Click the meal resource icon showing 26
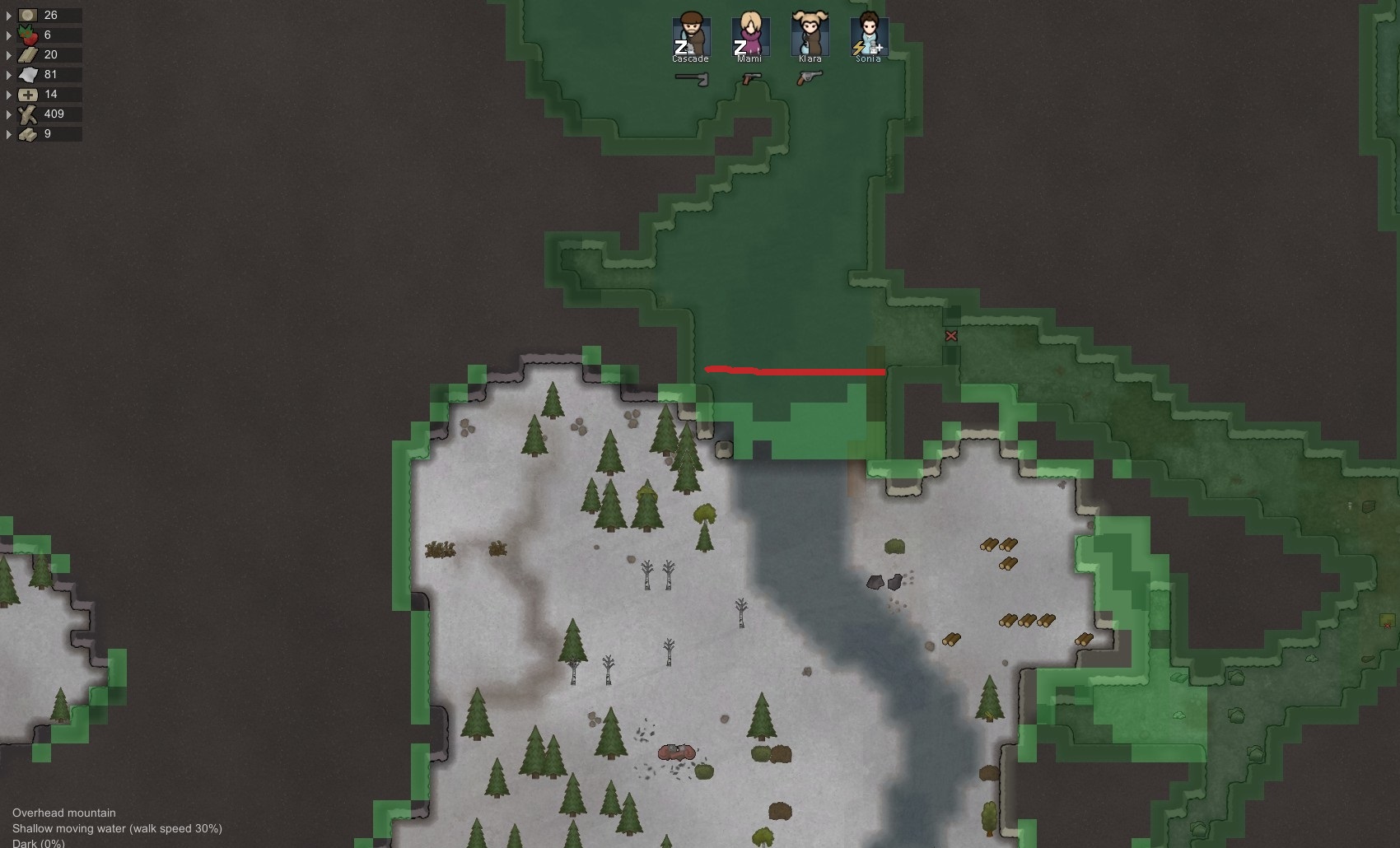The height and width of the screenshot is (848, 1400). coord(28,15)
